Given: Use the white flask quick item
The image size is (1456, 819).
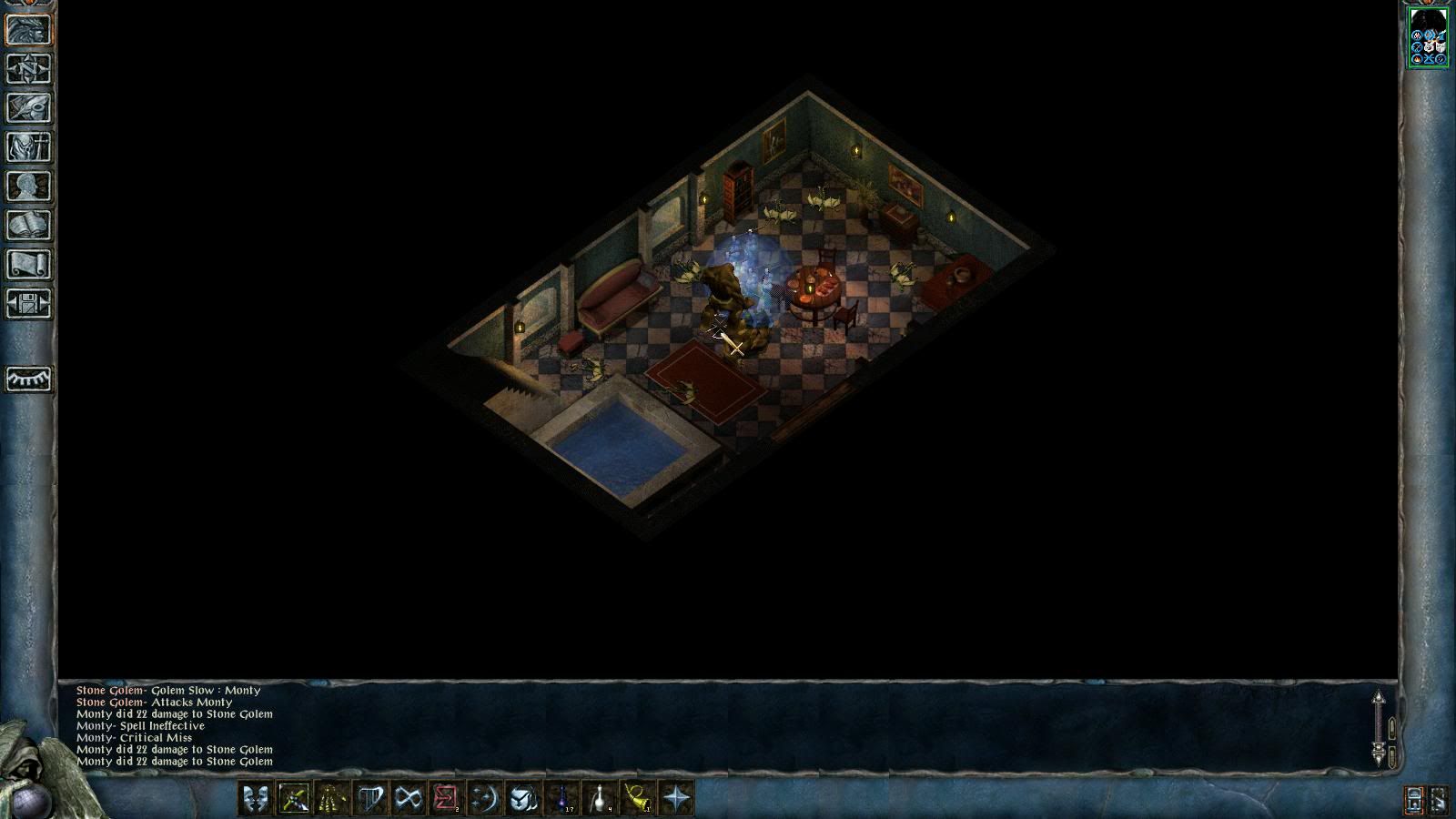Looking at the screenshot, I should 600,799.
